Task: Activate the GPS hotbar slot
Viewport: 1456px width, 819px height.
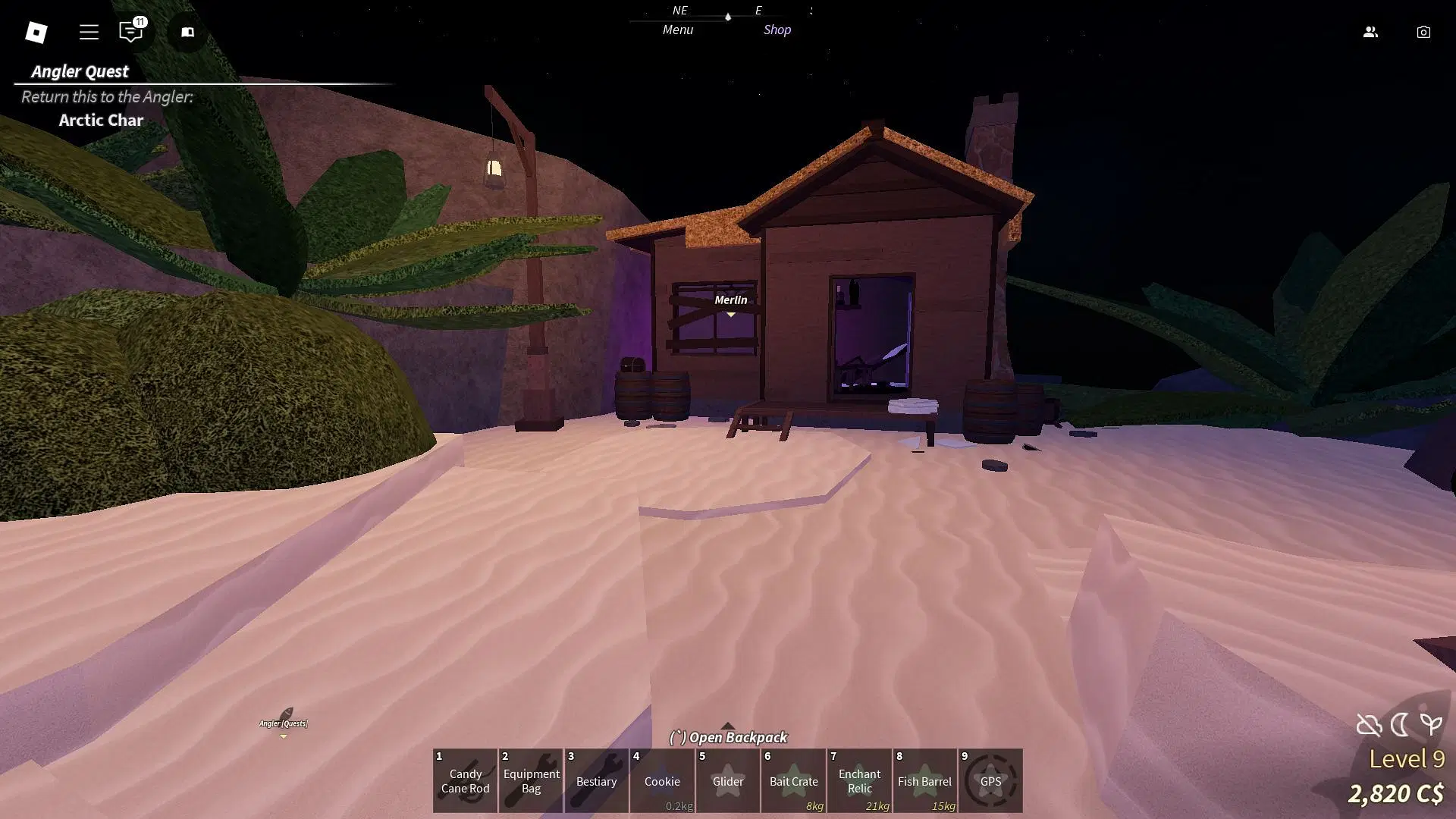Action: click(990, 780)
